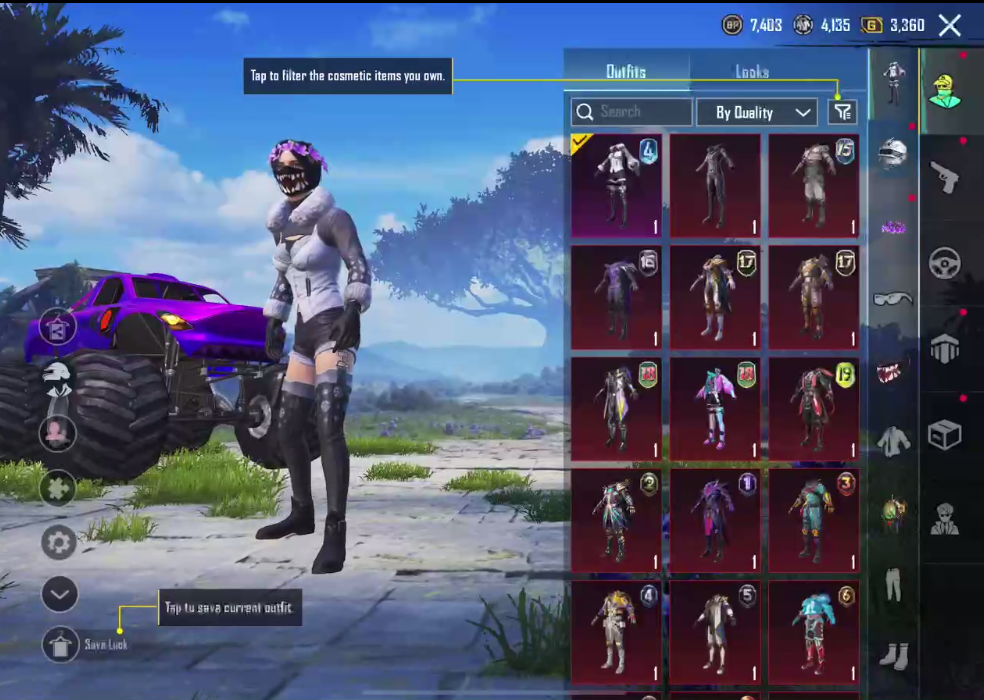The width and height of the screenshot is (984, 700).
Task: Open the By Quality sort dropdown
Action: (x=757, y=112)
